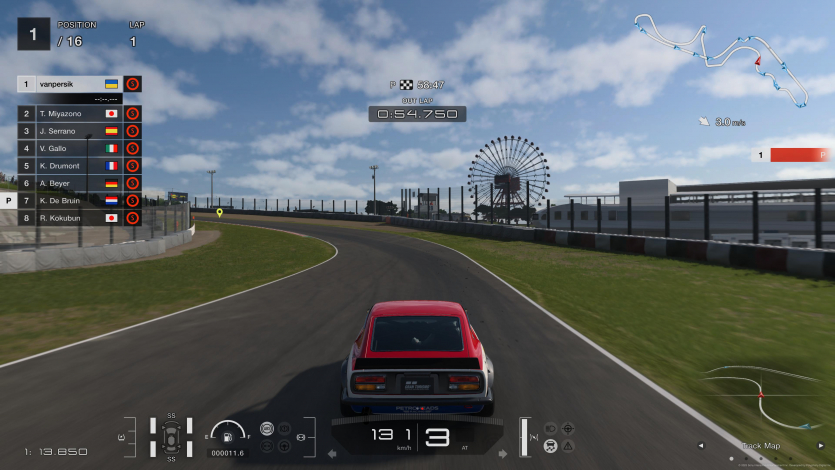835x470 pixels.
Task: Click the crosshair radar icon
Action: (568, 428)
